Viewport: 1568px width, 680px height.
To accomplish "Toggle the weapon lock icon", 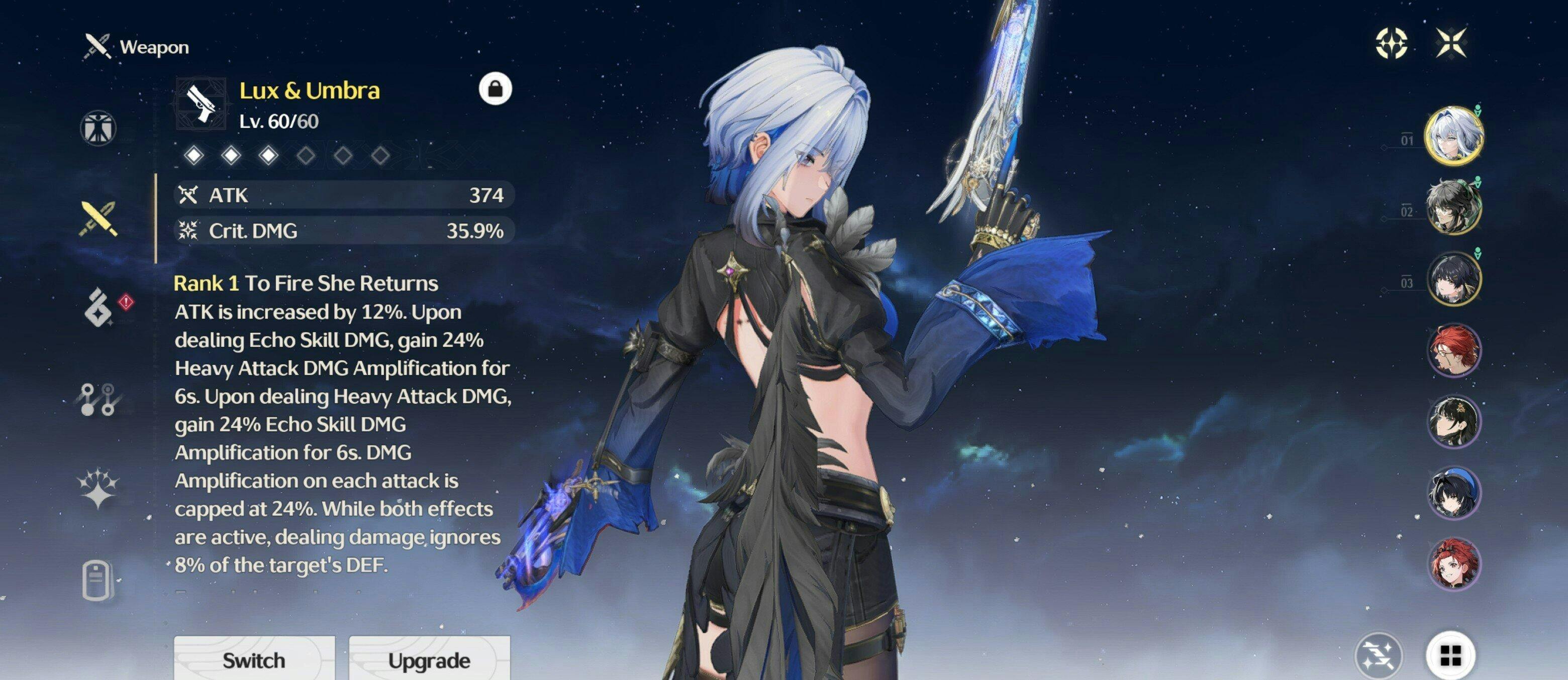I will point(495,89).
